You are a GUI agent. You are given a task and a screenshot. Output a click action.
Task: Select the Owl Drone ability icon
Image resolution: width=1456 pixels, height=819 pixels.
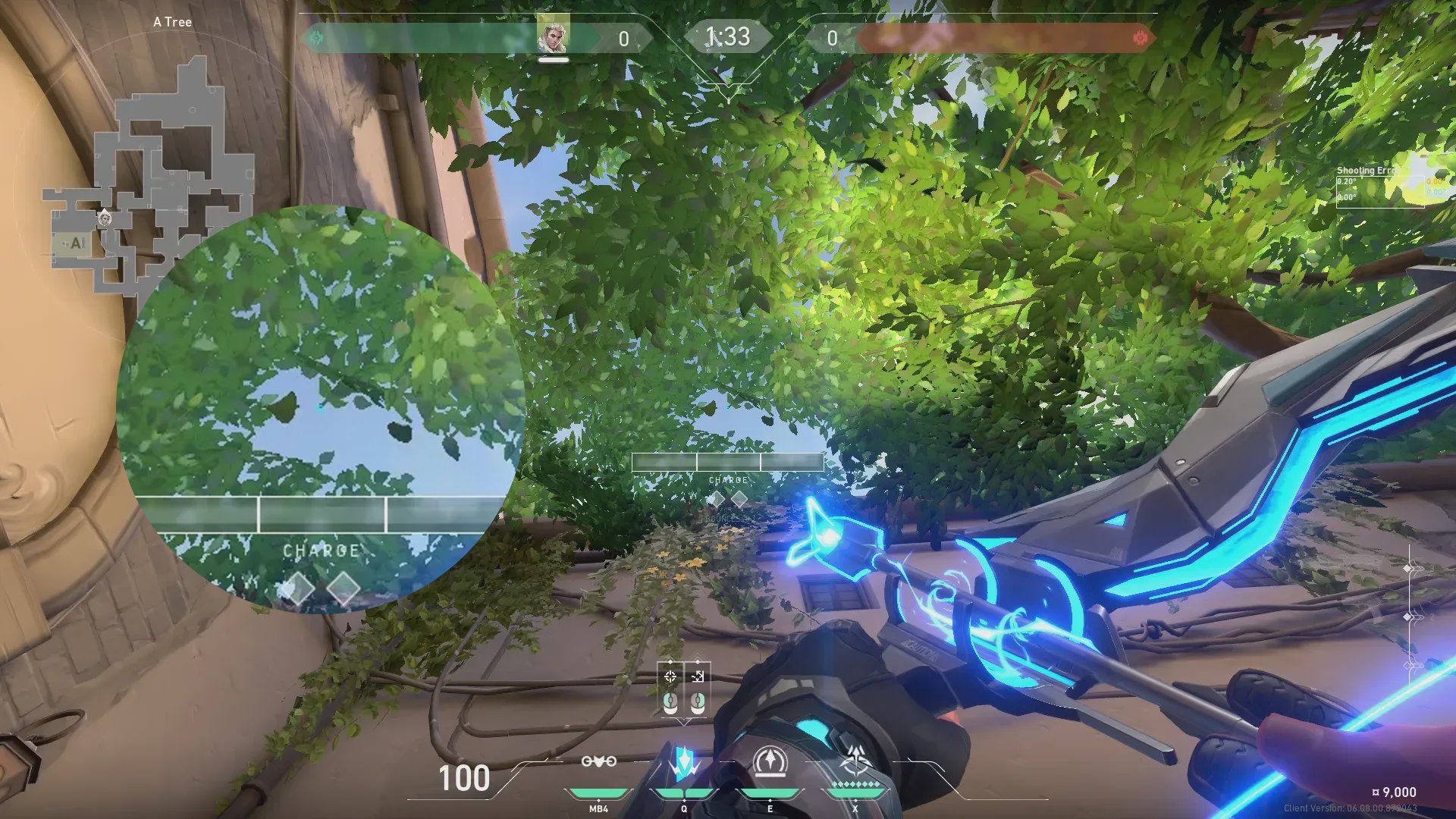coord(598,761)
